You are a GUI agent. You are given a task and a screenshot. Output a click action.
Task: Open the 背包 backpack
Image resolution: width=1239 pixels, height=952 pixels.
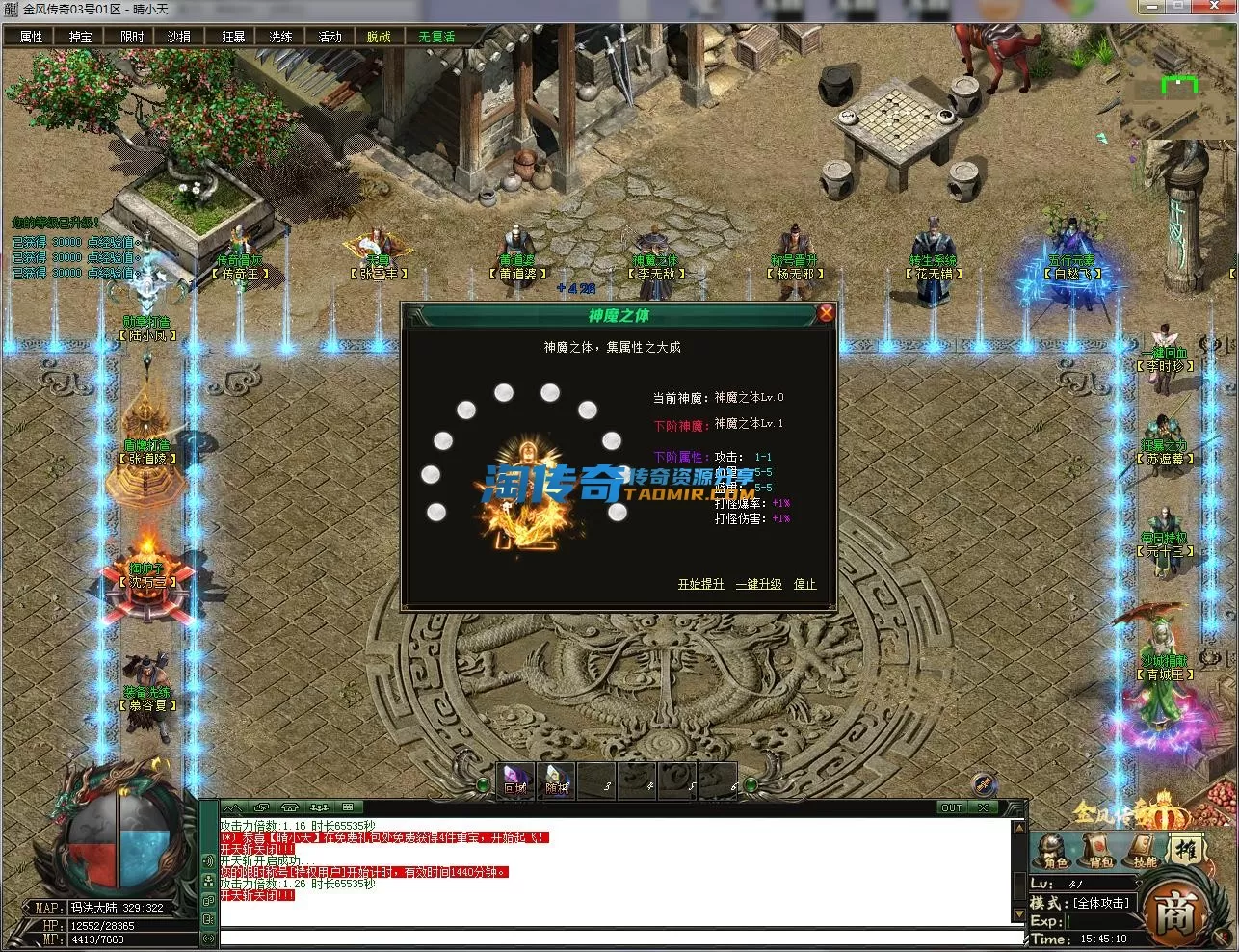click(1101, 851)
